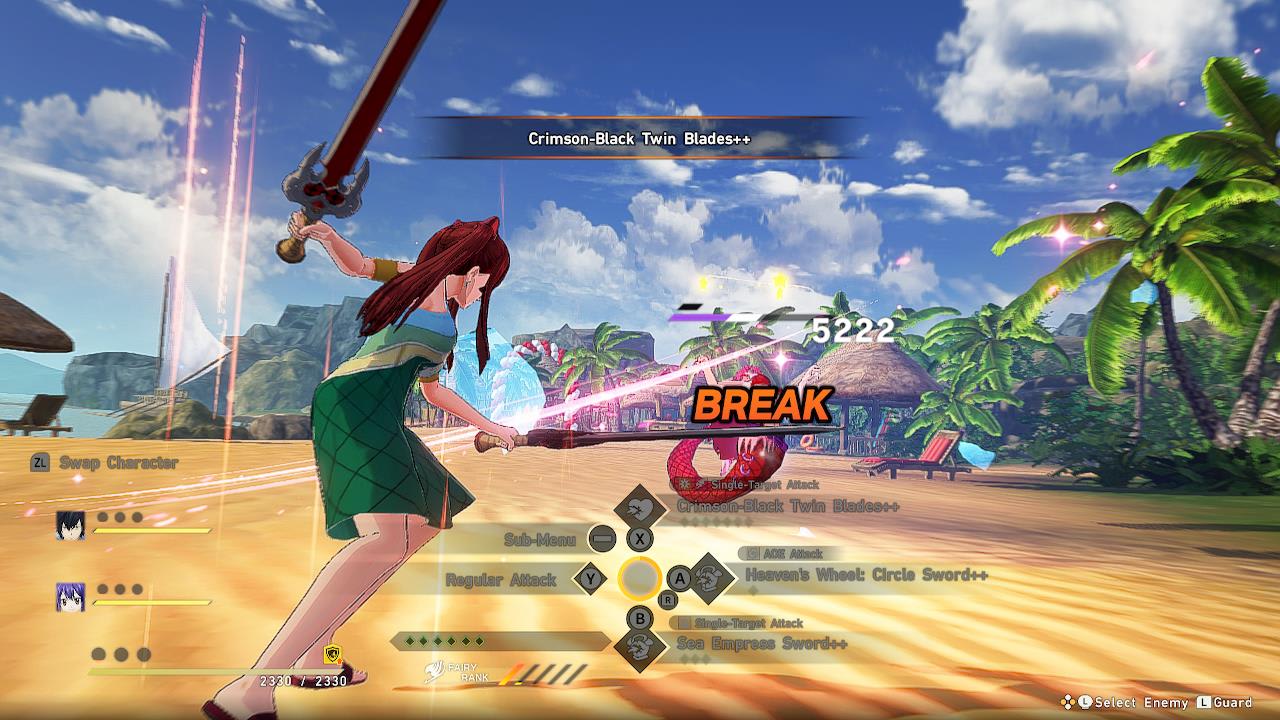Click the A button prompt beside Heaven's Wheel
Viewport: 1280px width, 720px height.
coord(679,579)
